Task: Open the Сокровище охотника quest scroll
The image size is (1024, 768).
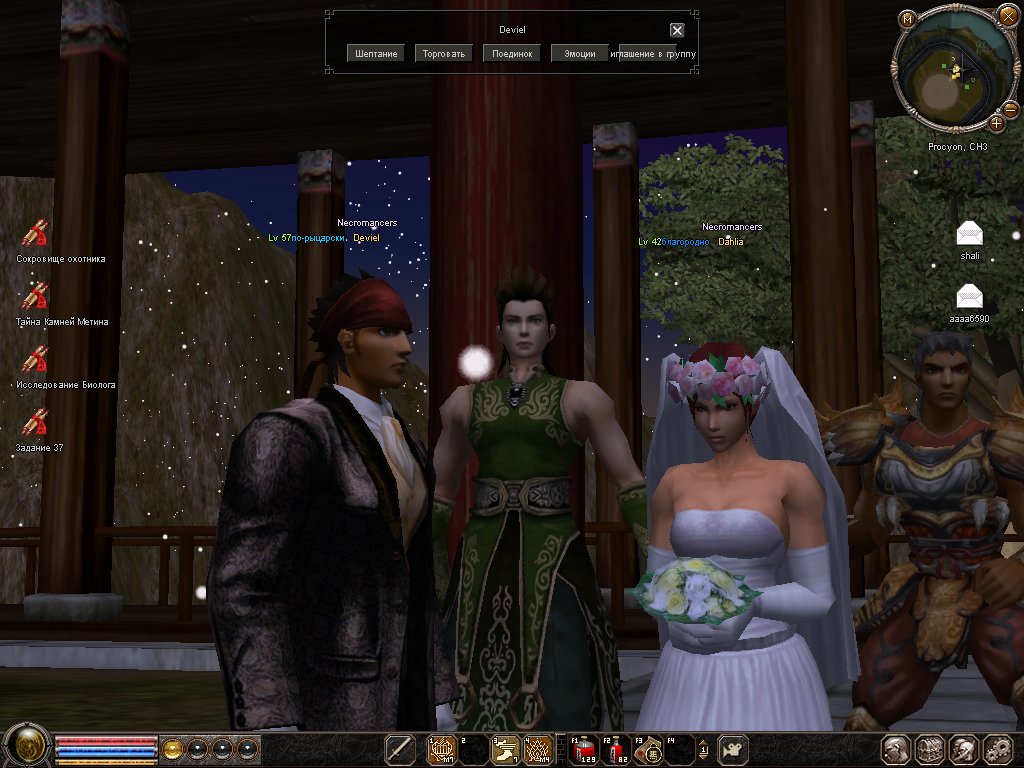Action: point(36,234)
